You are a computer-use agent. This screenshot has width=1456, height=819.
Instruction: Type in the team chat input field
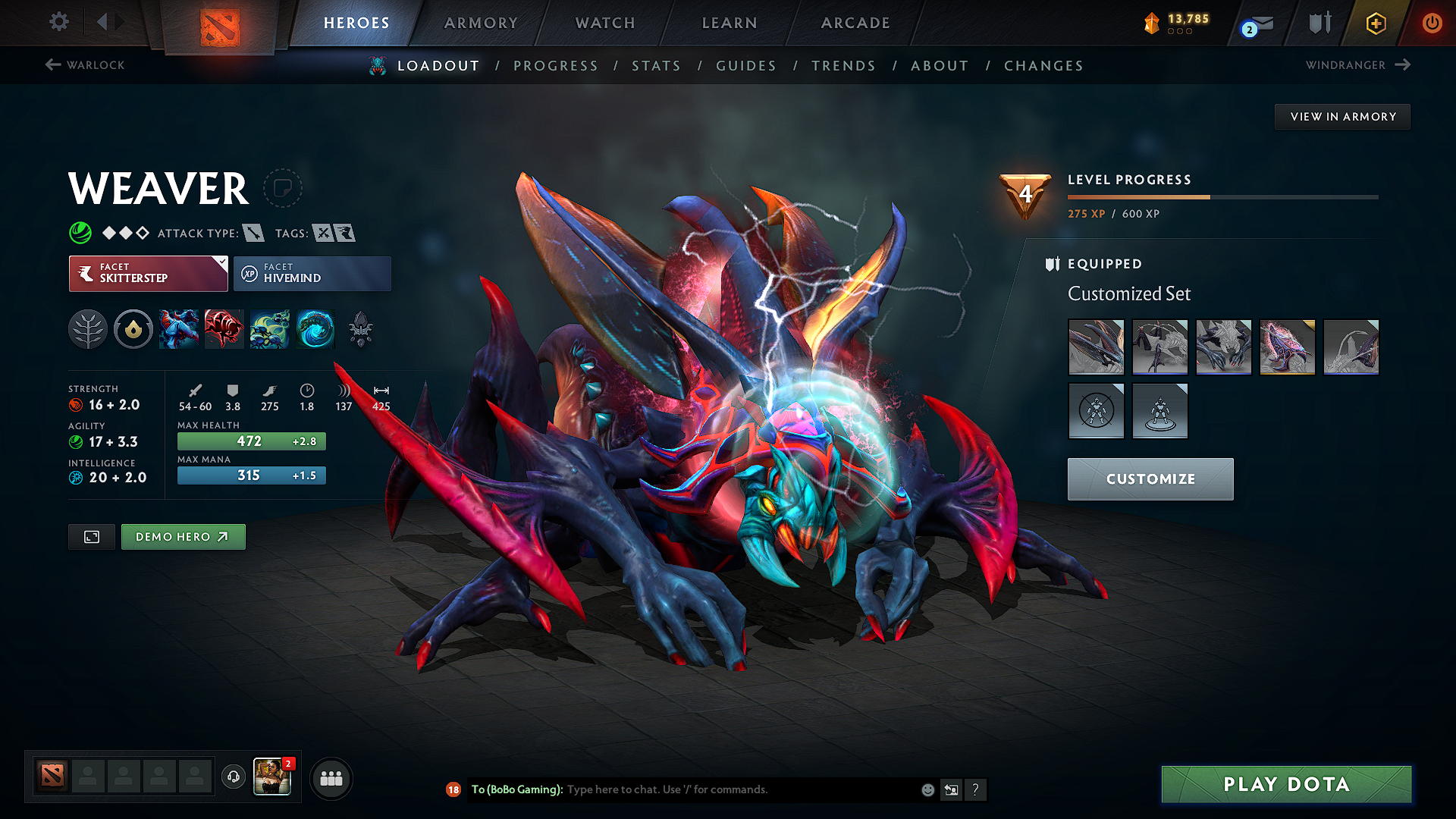tap(720, 789)
